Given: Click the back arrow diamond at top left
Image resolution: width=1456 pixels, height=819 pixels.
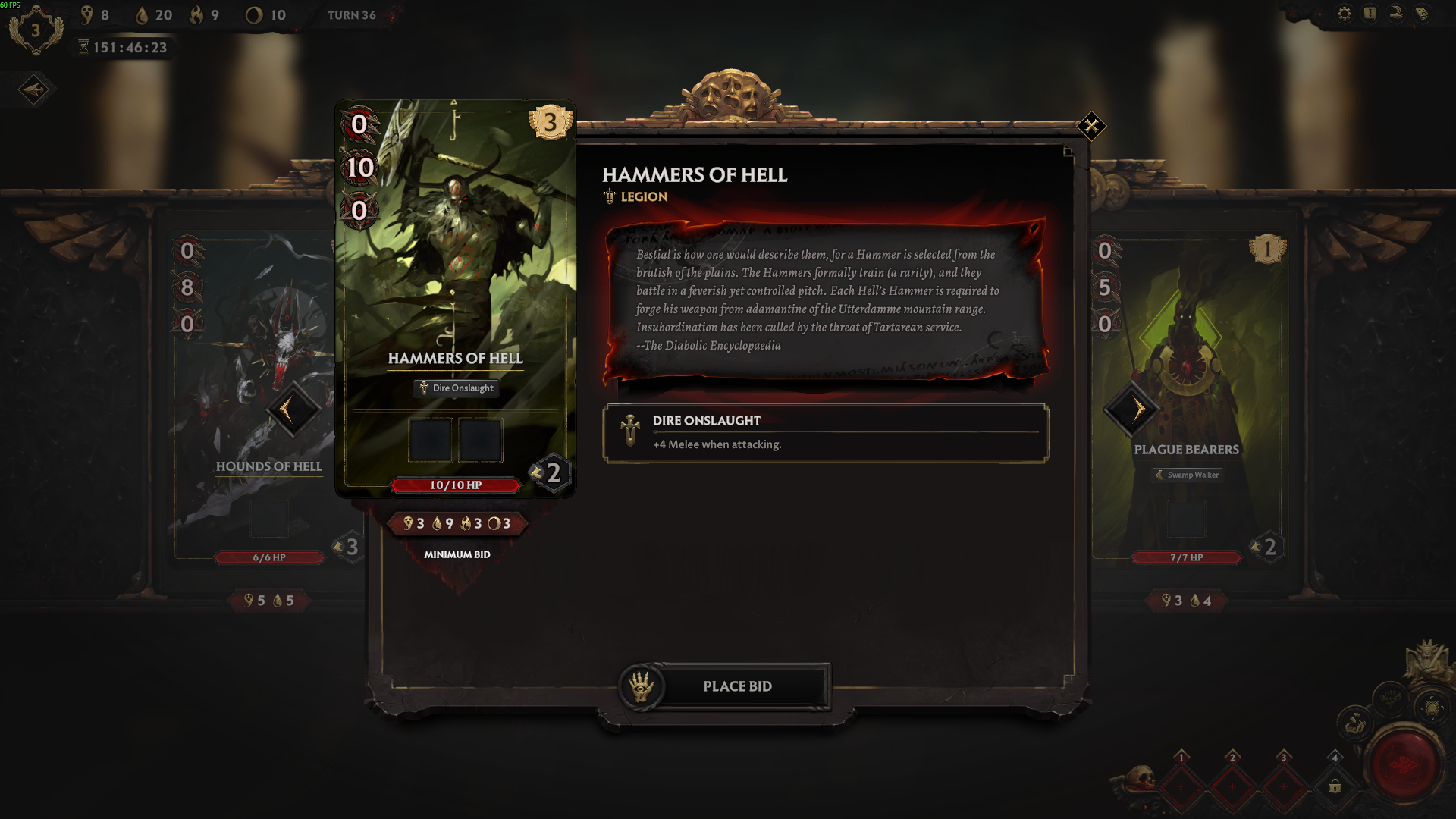Looking at the screenshot, I should point(34,89).
